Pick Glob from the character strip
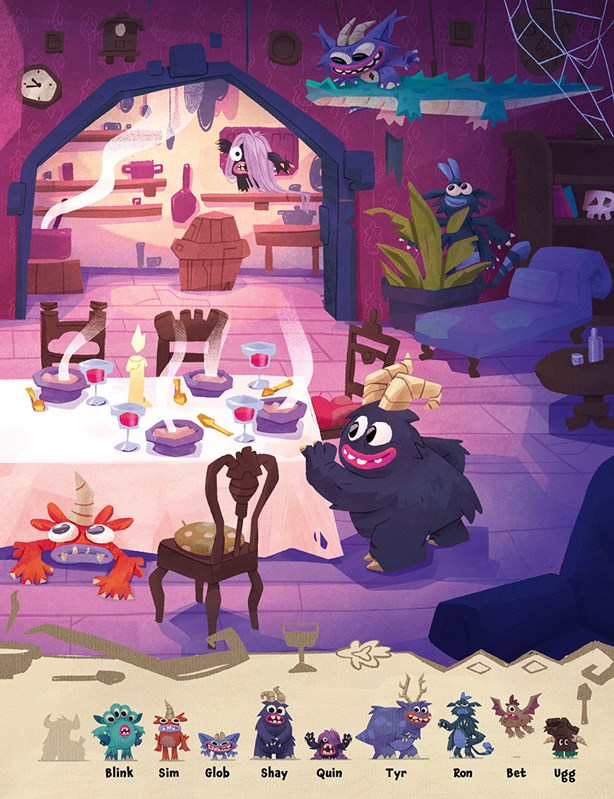This screenshot has width=614, height=799. coord(217,746)
